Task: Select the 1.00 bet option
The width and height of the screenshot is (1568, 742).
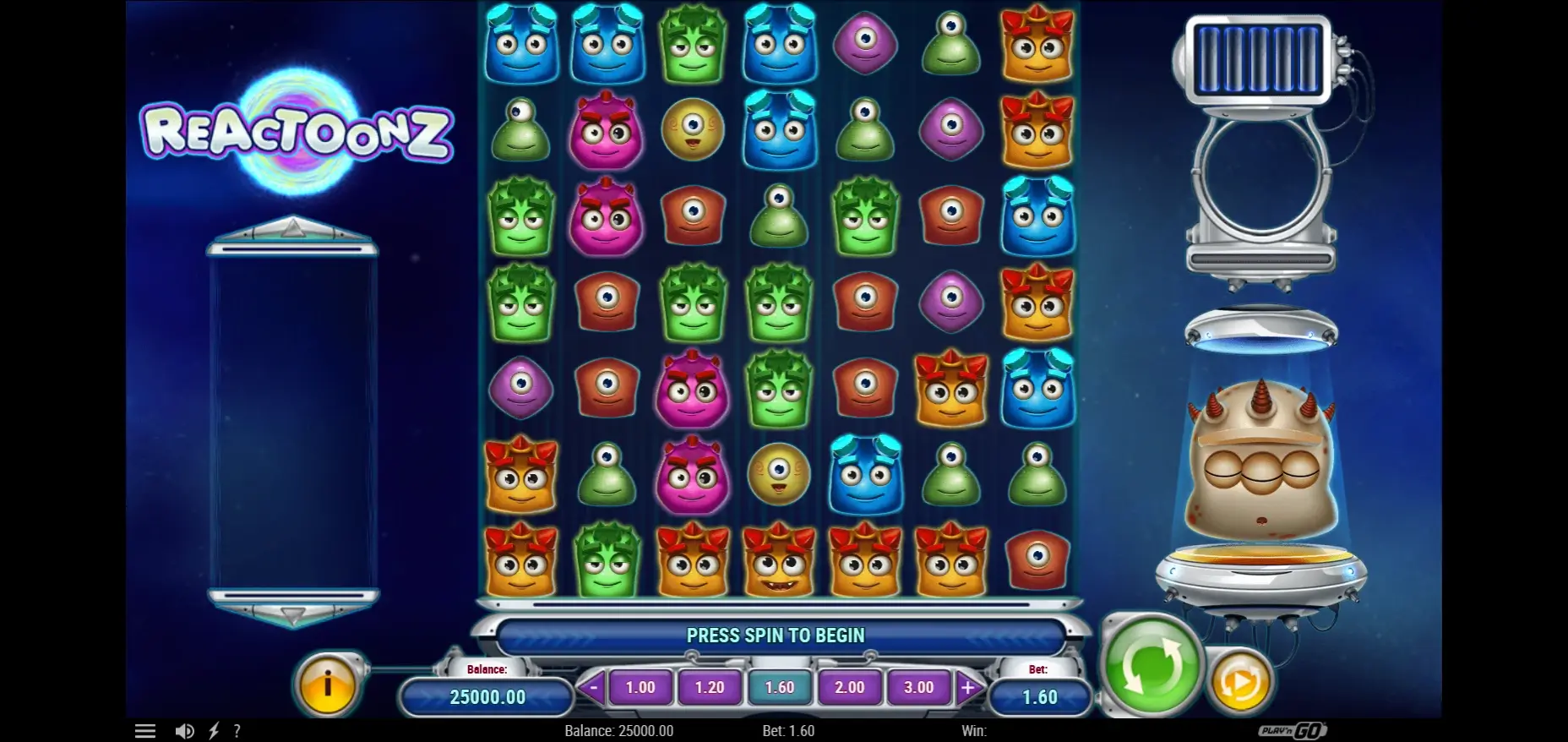Action: click(641, 687)
